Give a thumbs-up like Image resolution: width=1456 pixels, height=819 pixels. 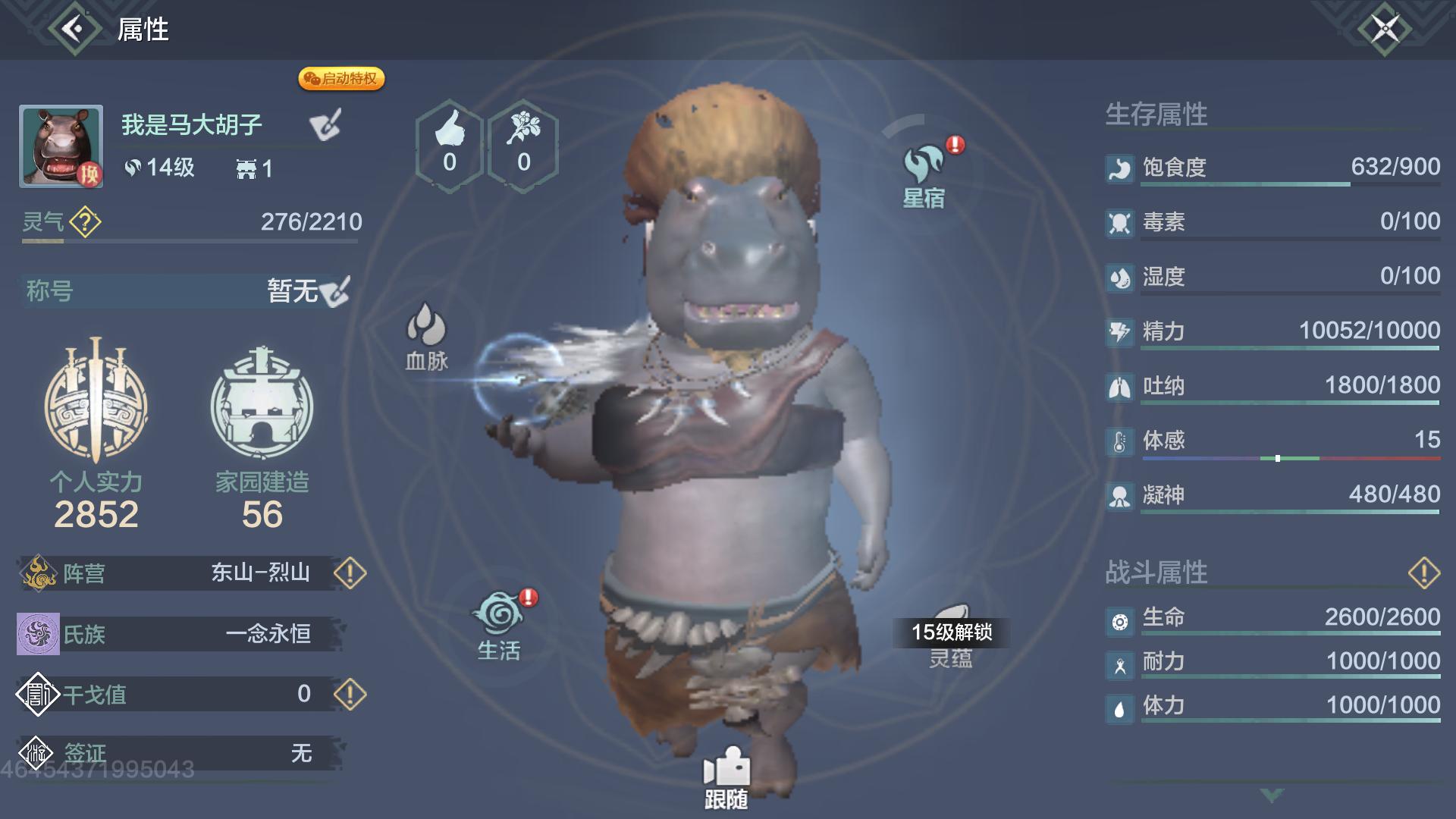450,145
